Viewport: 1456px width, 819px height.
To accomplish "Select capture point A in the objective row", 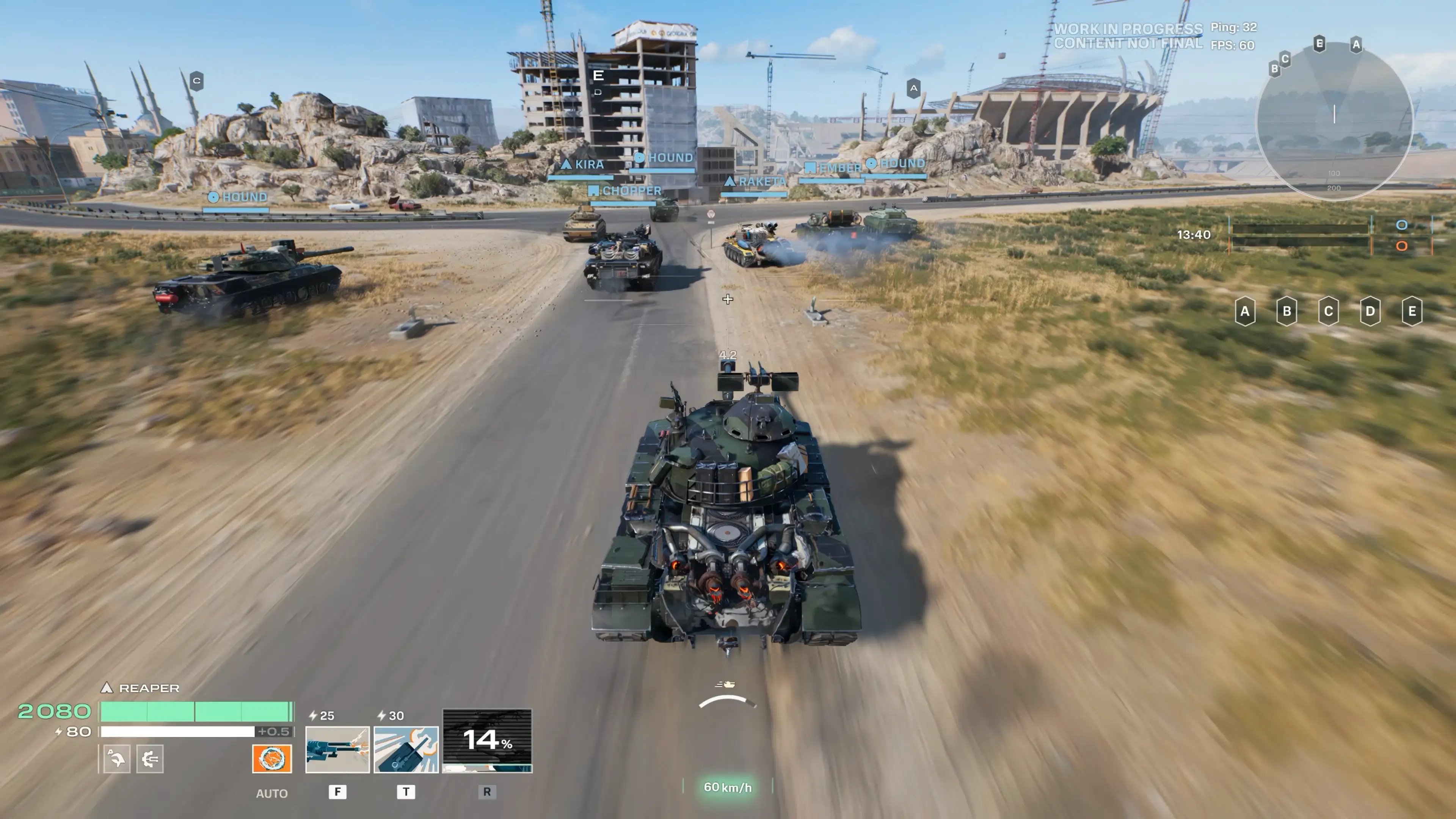I will (1244, 311).
